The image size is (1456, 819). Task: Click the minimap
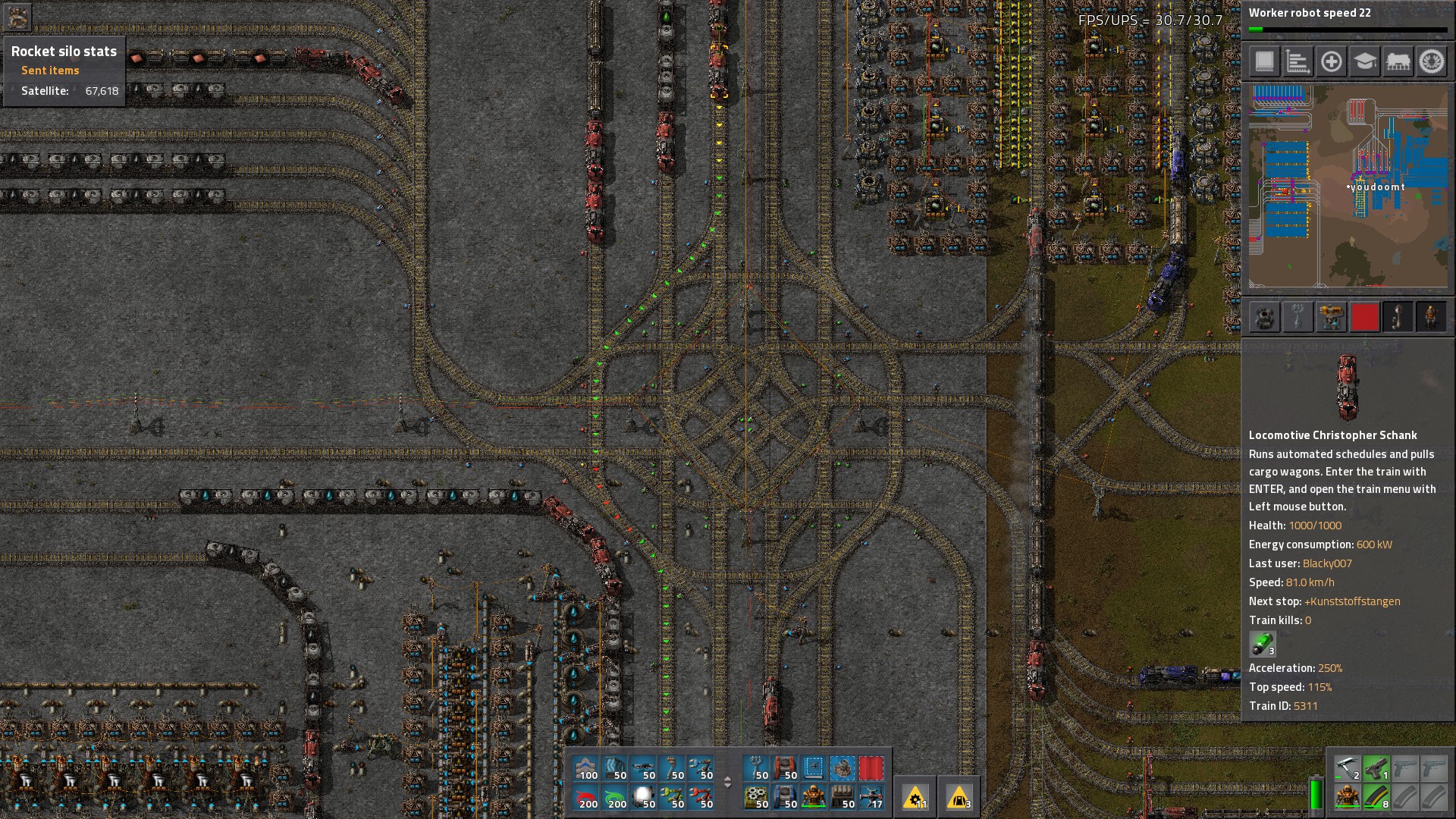coord(1348,186)
